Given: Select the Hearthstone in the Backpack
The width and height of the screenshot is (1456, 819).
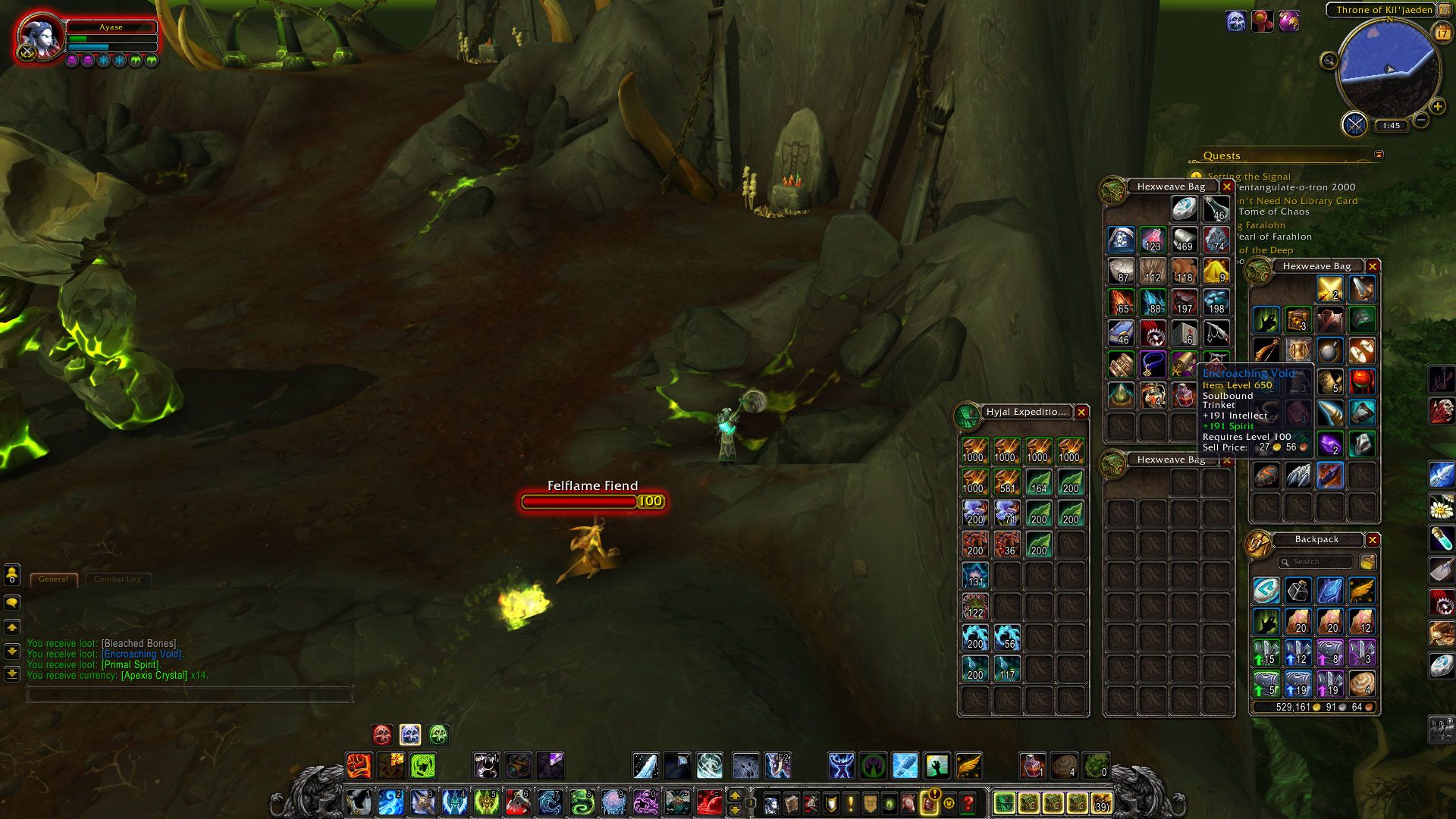Looking at the screenshot, I should tap(1266, 590).
